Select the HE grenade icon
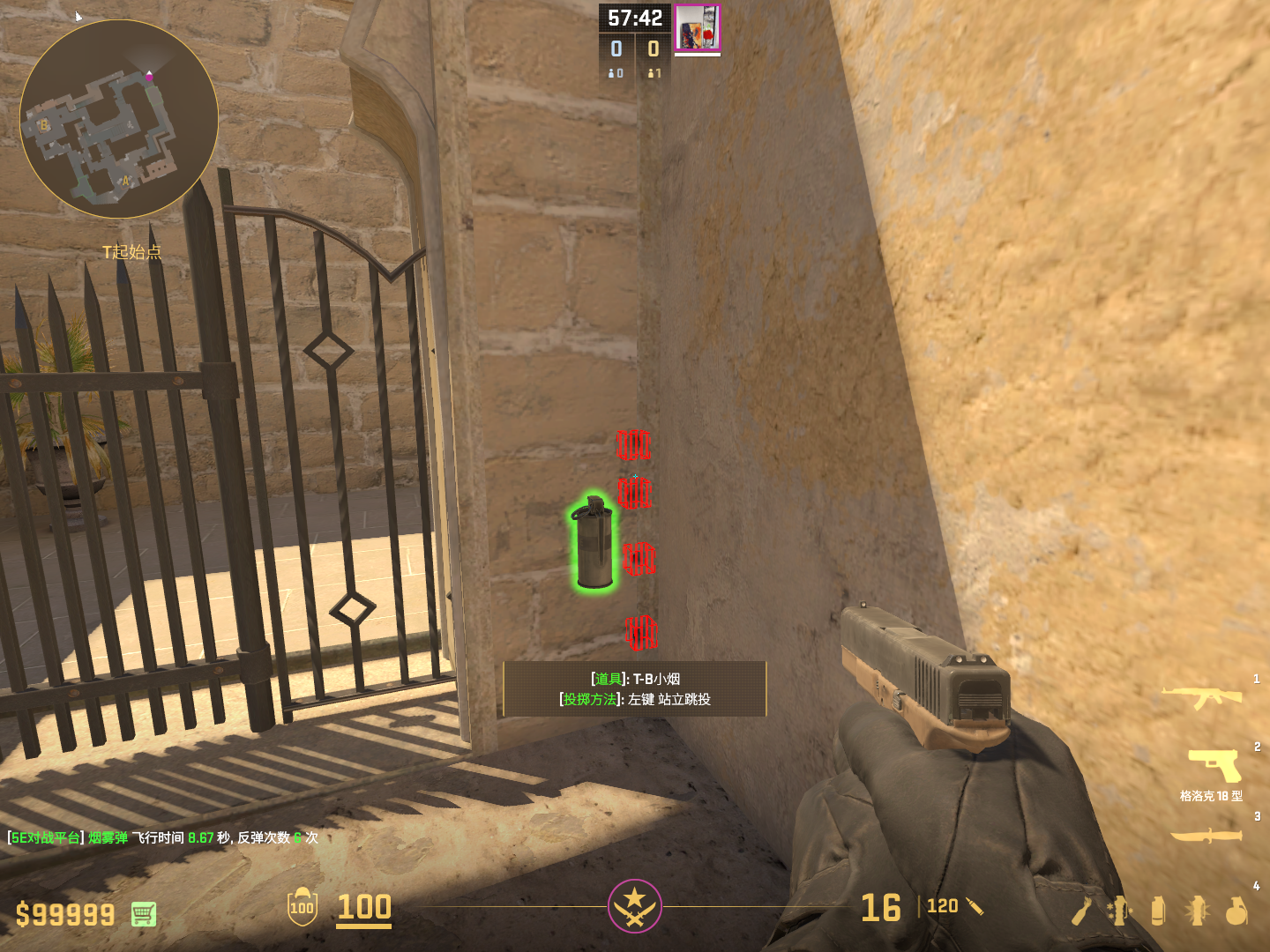 (x=1236, y=911)
